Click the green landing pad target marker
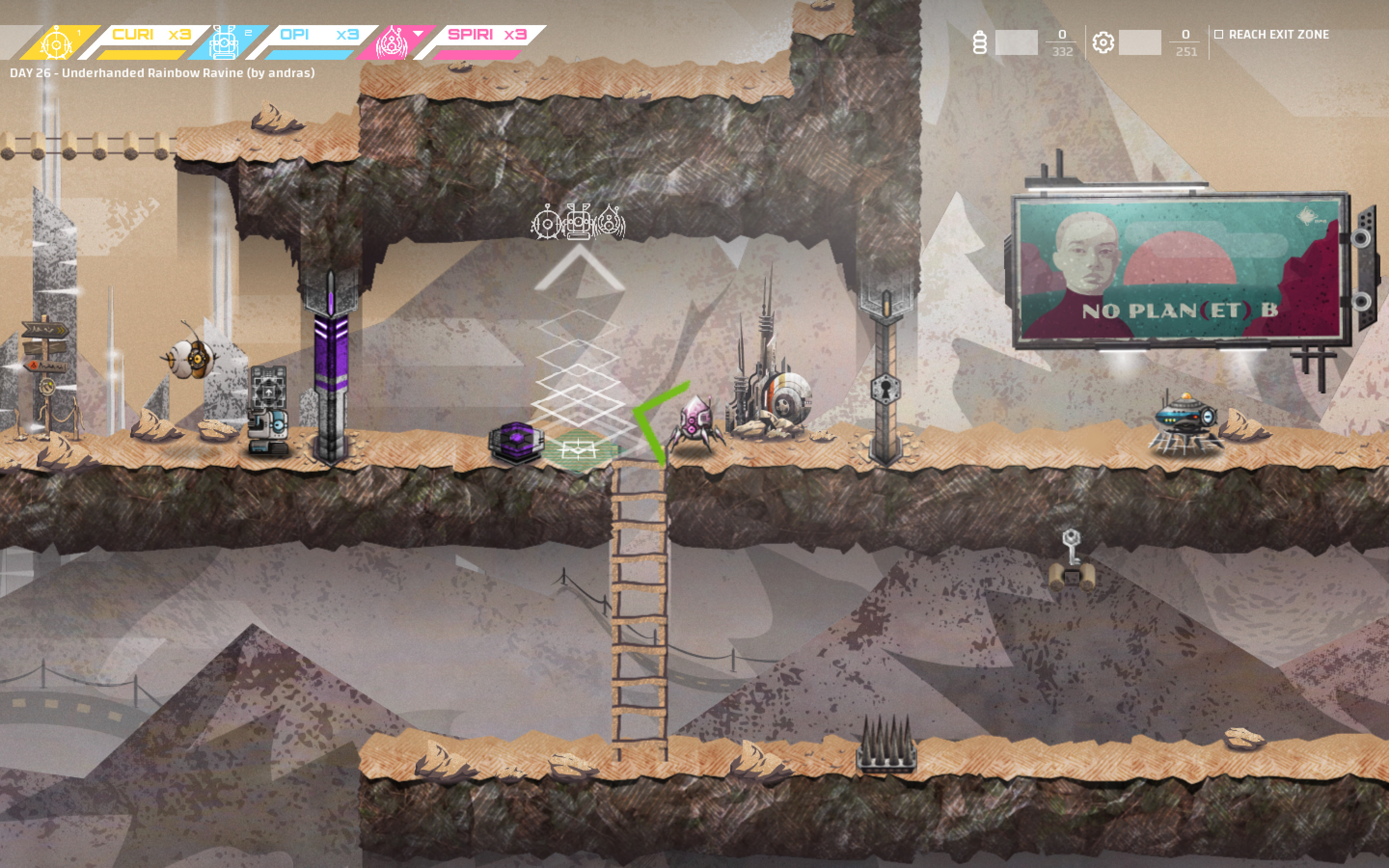This screenshot has height=868, width=1389. point(580,448)
